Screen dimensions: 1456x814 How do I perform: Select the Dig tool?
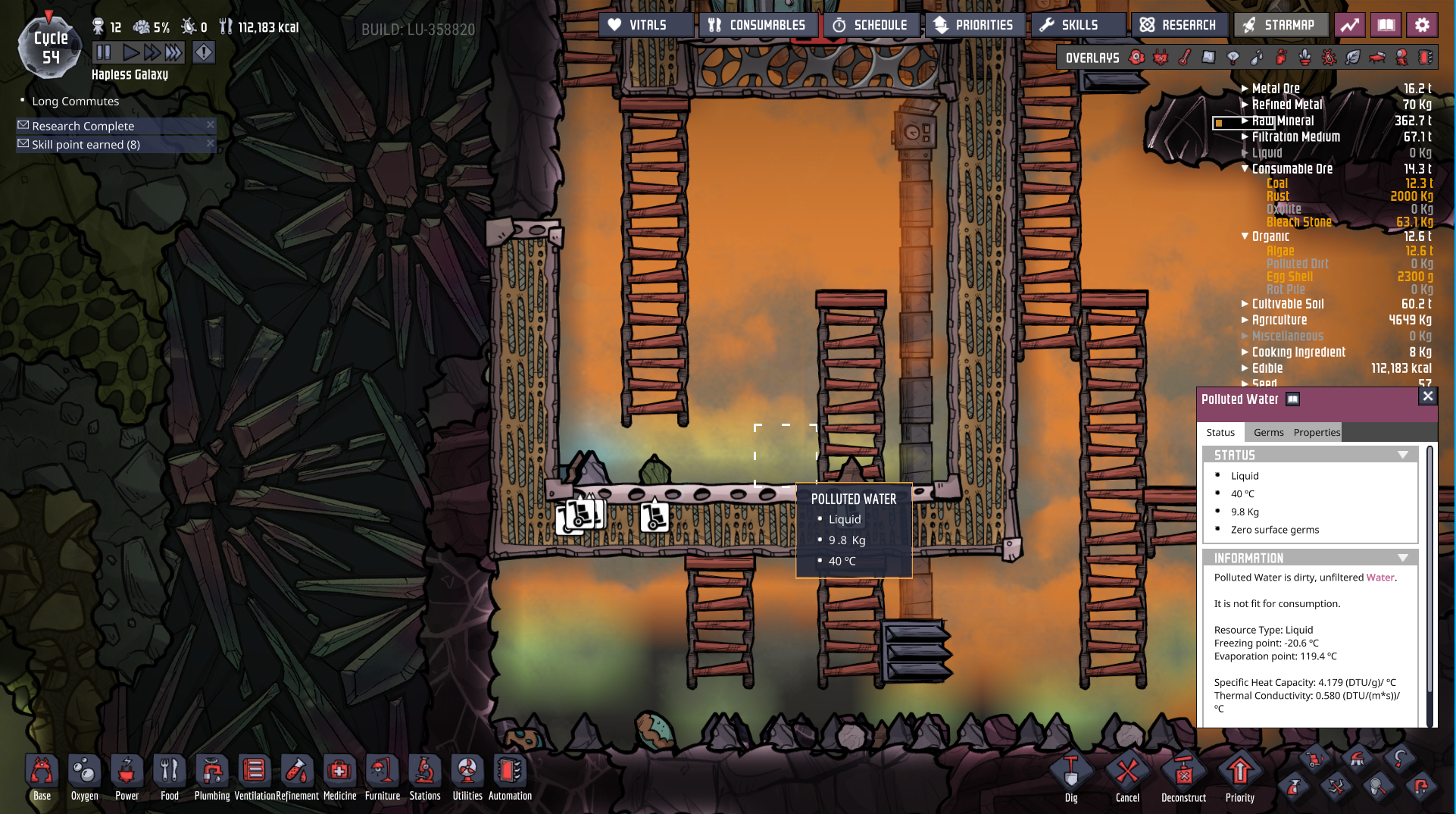click(x=1071, y=777)
